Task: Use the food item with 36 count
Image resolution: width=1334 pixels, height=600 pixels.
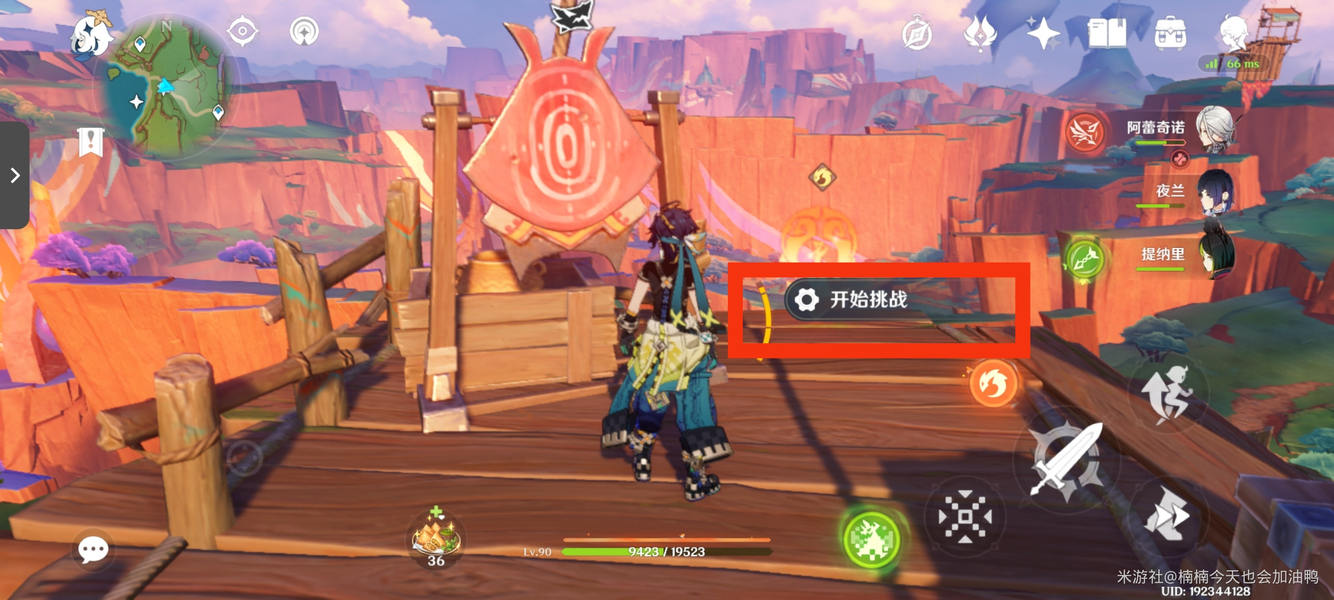Action: pos(435,536)
